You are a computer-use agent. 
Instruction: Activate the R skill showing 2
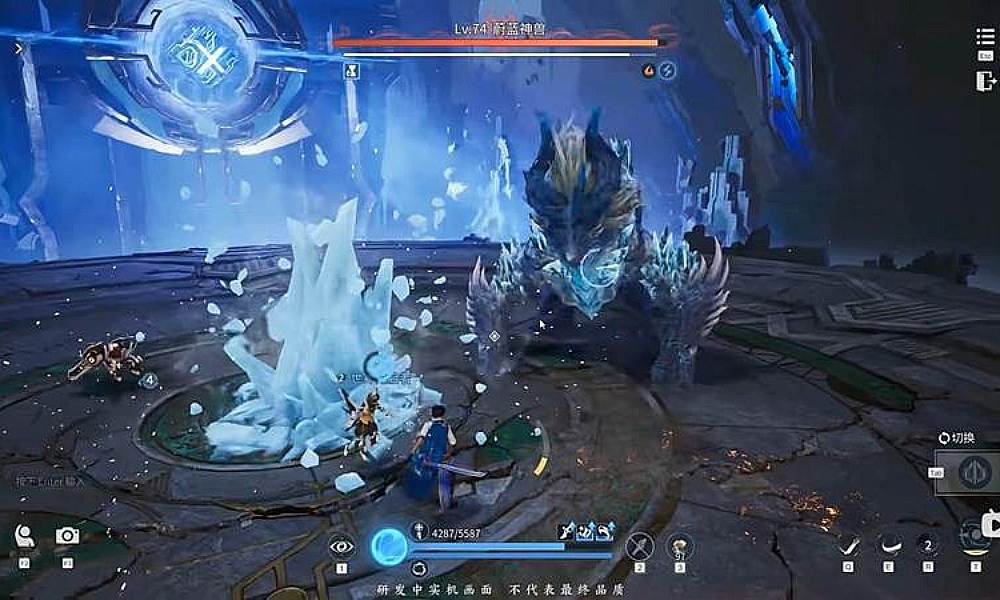pos(927,545)
